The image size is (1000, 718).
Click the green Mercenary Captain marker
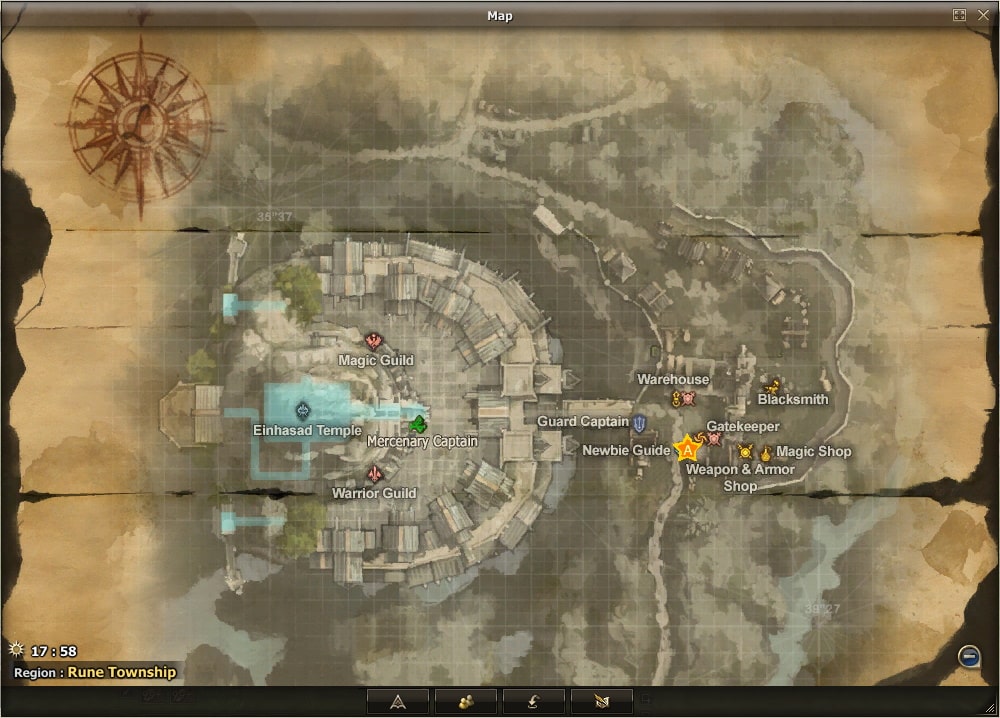pyautogui.click(x=417, y=422)
